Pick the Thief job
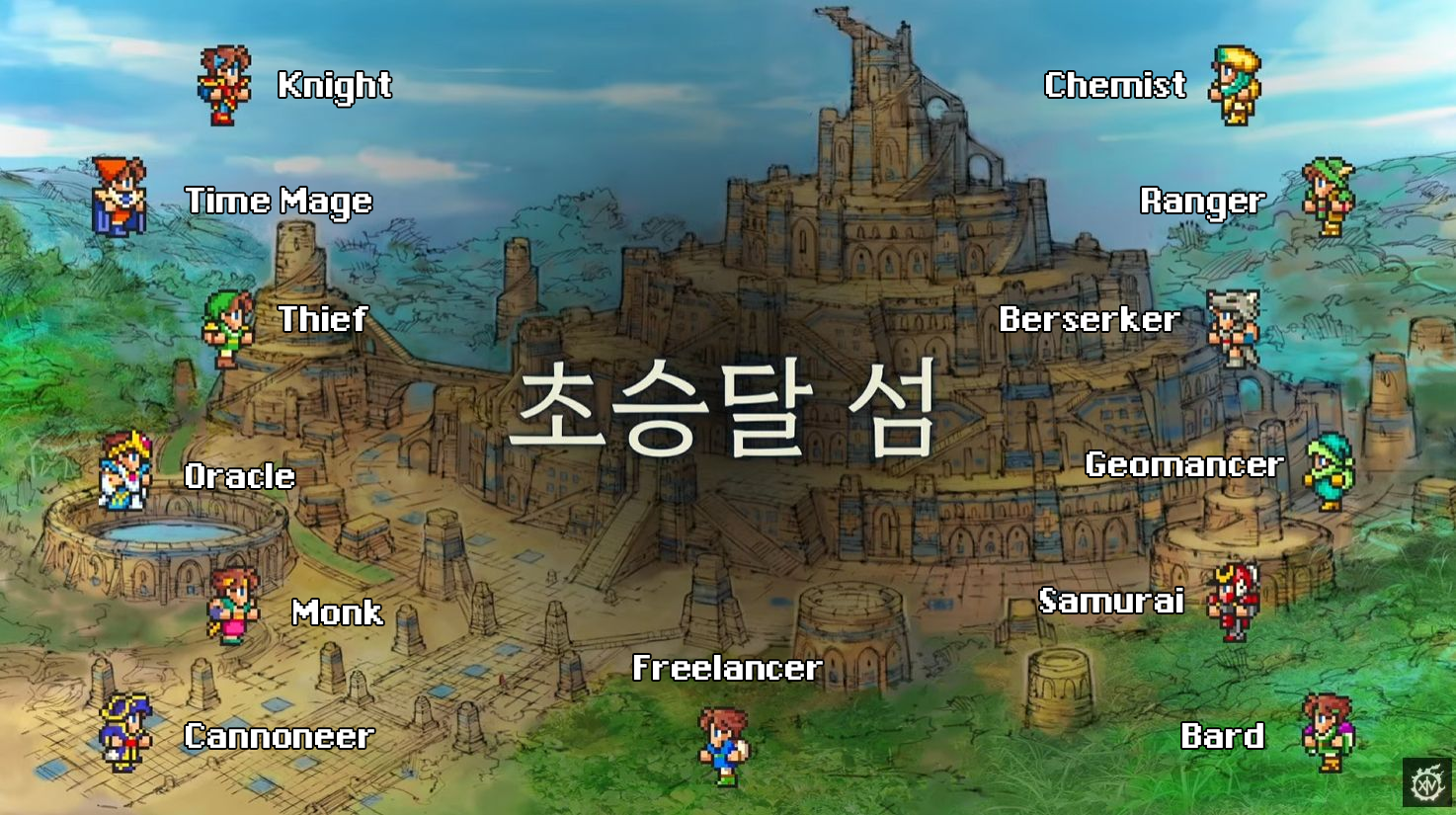Viewport: 1456px width, 815px height. [x=322, y=319]
